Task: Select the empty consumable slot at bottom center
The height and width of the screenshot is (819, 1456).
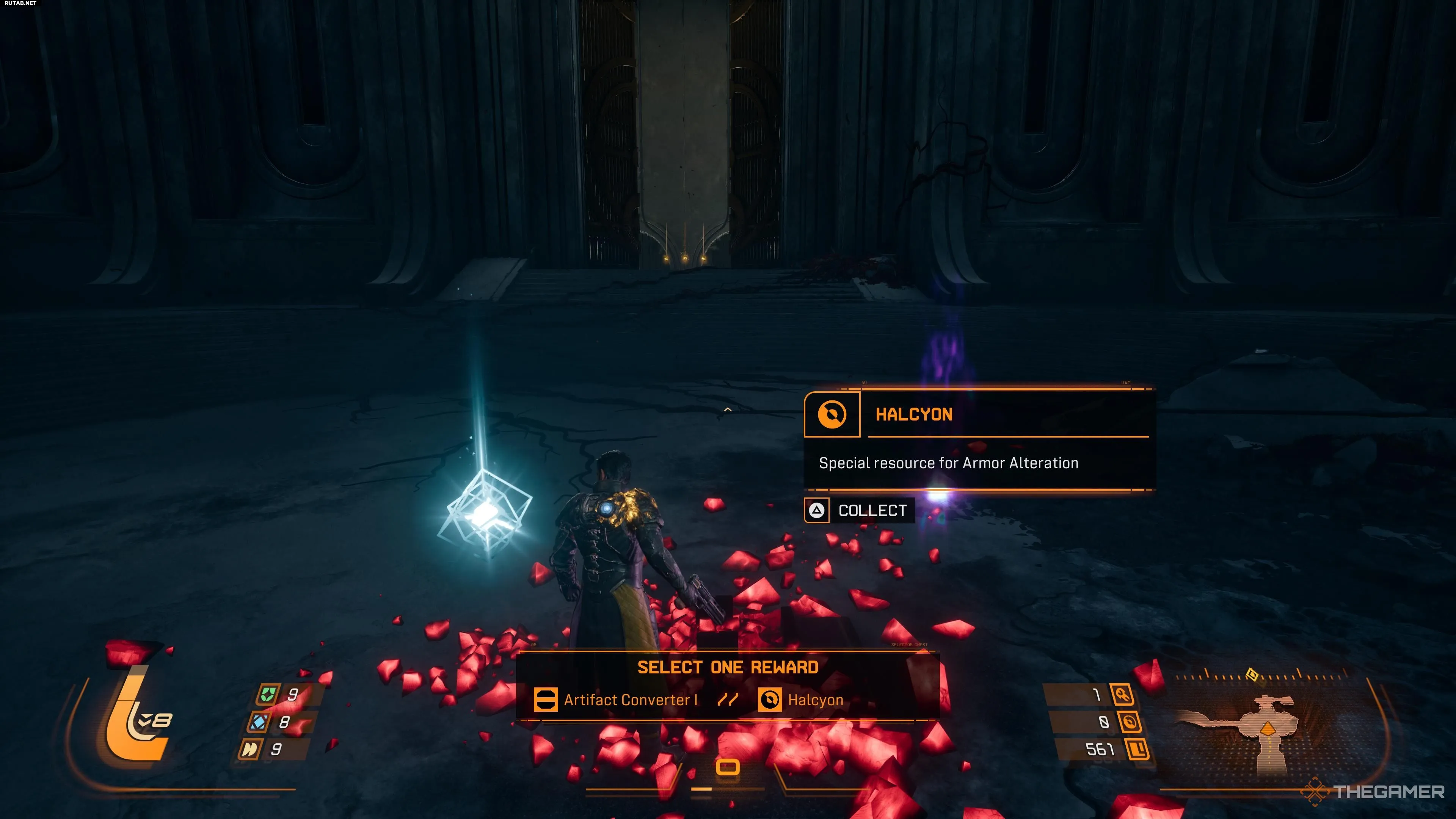Action: 728,767
